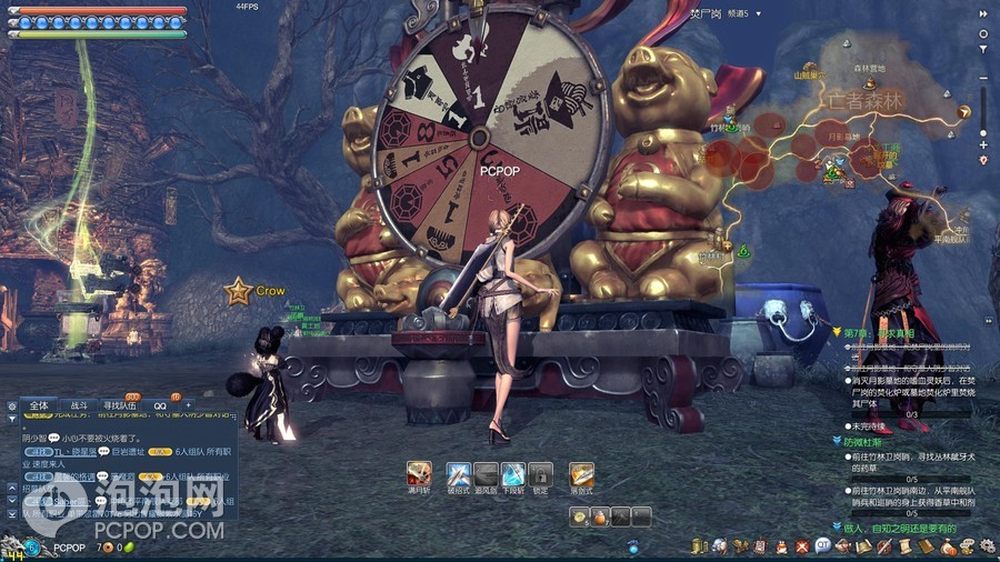
Task: Activate the 满月斩 skill
Action: pyautogui.click(x=419, y=473)
